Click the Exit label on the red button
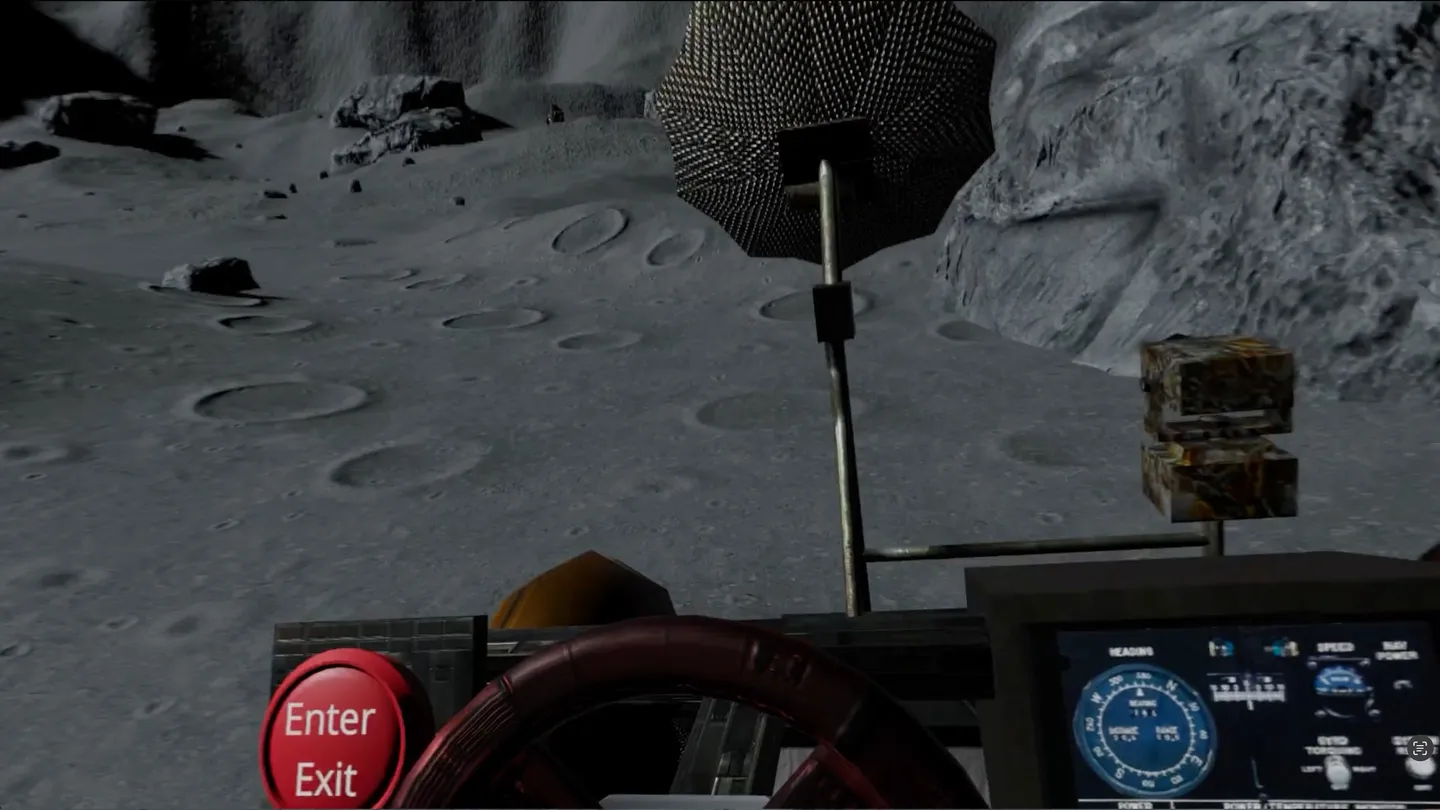 (325, 778)
